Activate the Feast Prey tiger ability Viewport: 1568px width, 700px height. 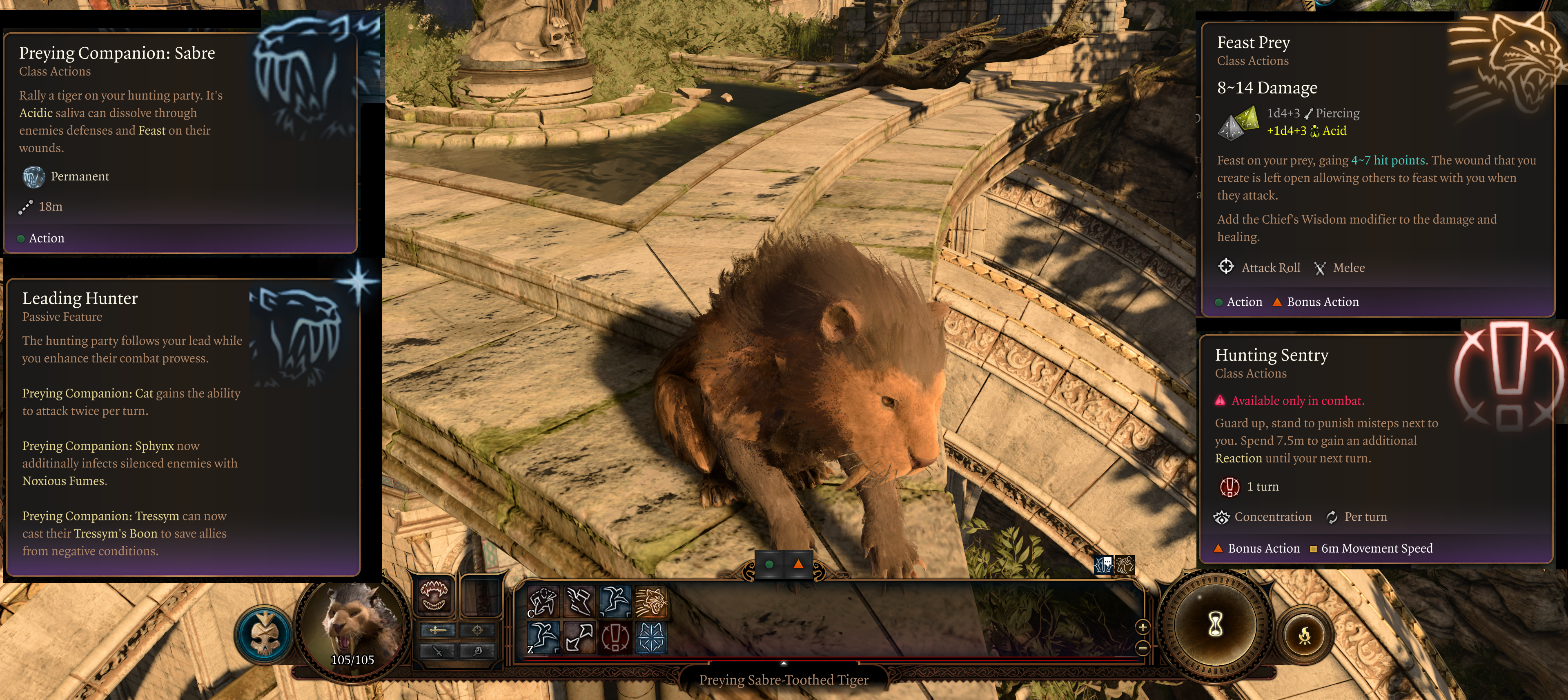(651, 601)
